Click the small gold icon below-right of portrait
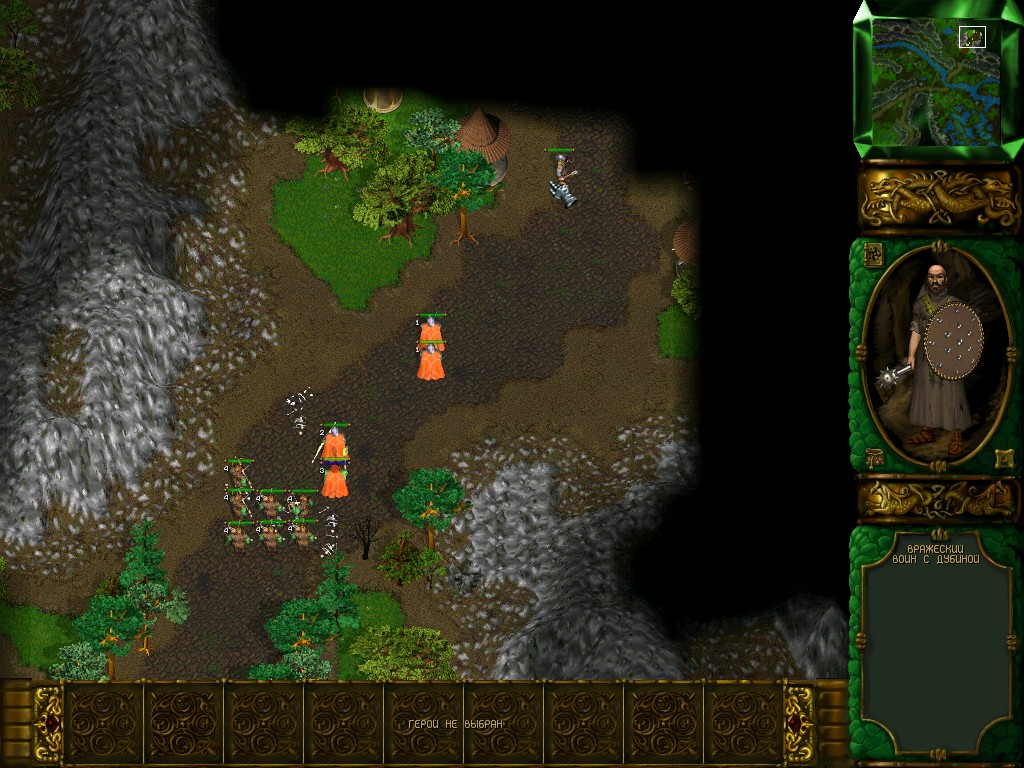 (x=1003, y=458)
